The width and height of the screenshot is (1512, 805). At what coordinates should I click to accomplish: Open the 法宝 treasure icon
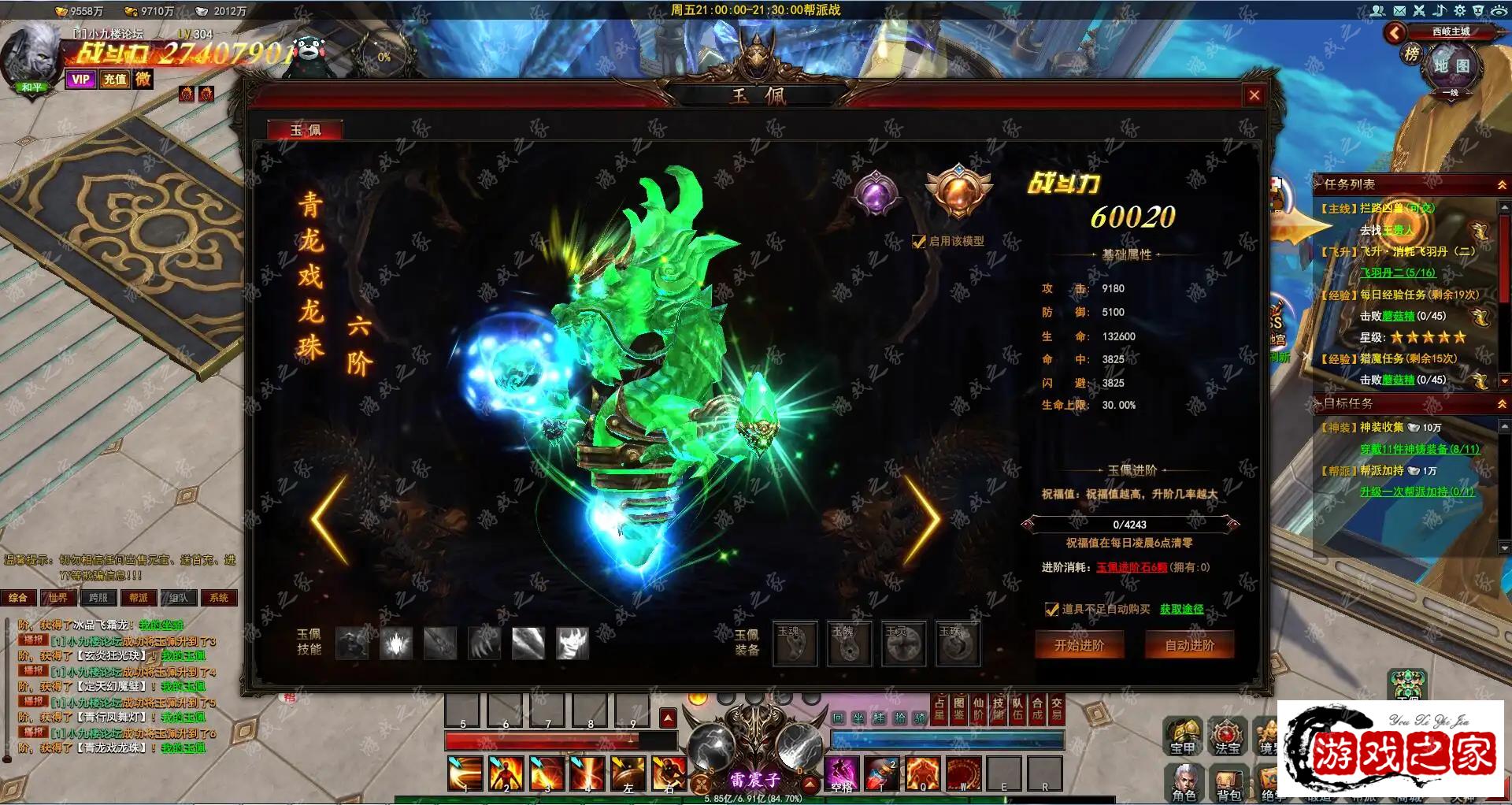click(1227, 736)
